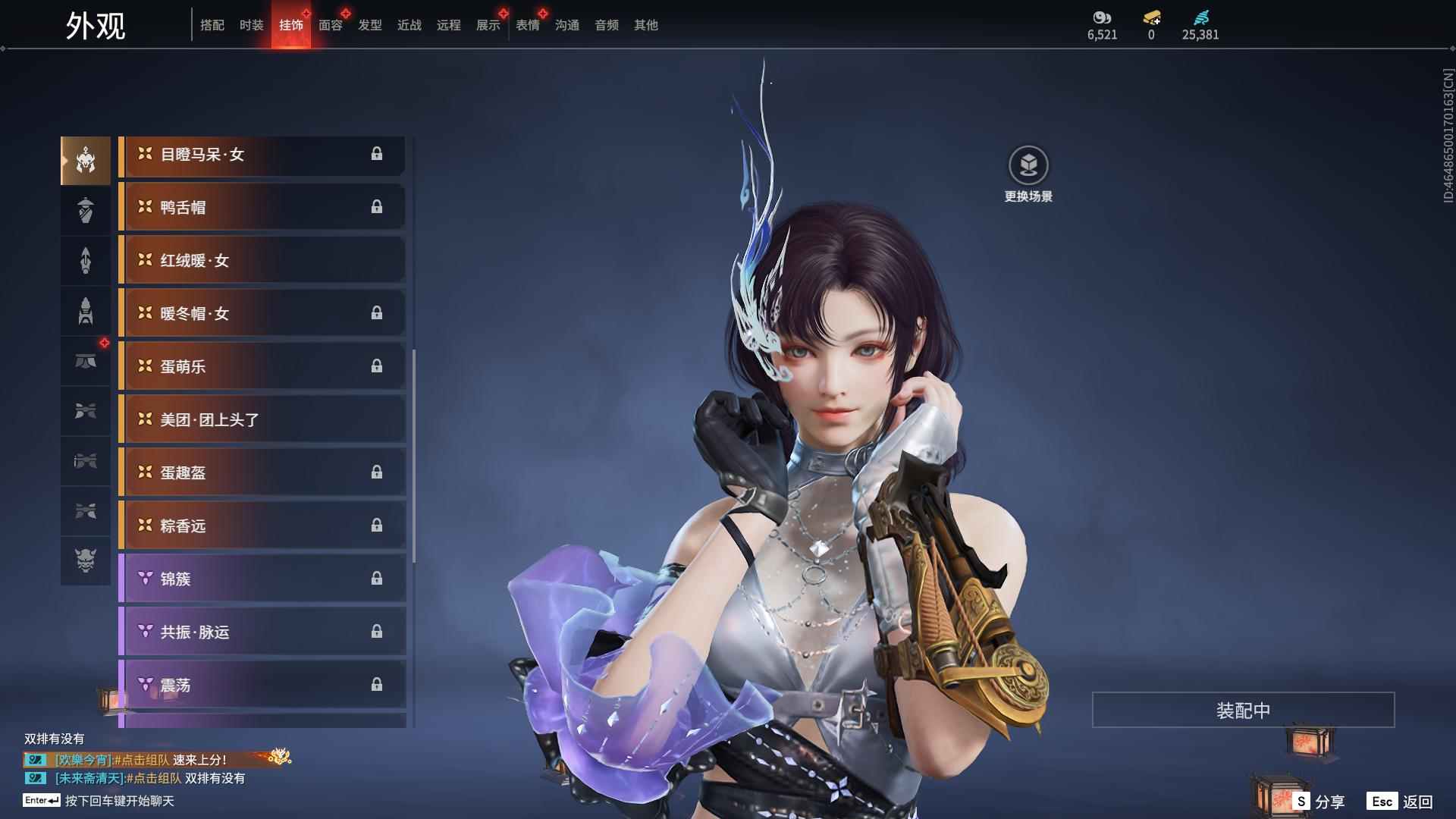Select the 鸭舌帽 accessory row
Image resolution: width=1456 pixels, height=819 pixels.
click(262, 207)
